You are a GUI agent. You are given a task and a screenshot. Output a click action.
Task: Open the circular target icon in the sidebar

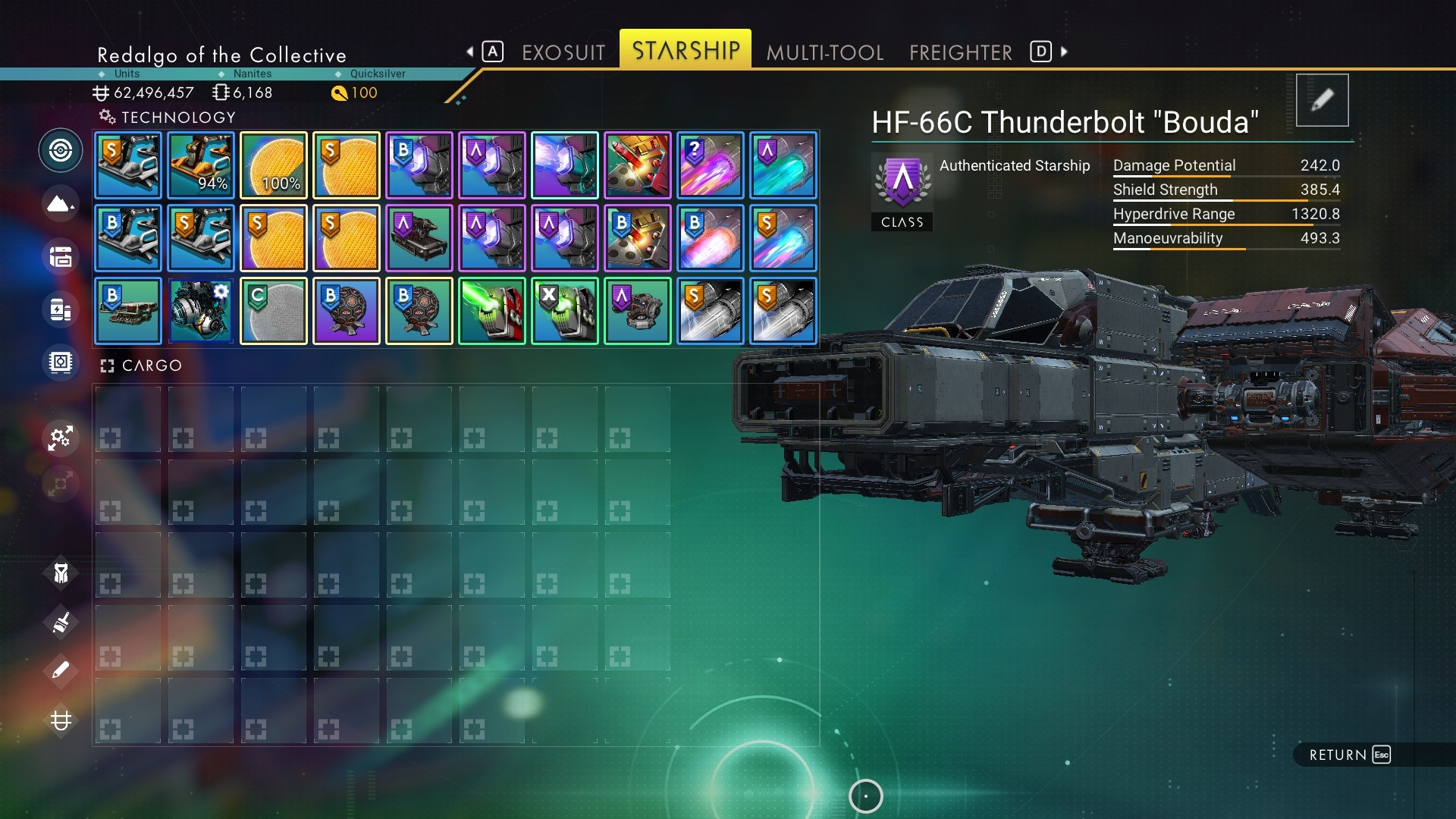point(61,150)
